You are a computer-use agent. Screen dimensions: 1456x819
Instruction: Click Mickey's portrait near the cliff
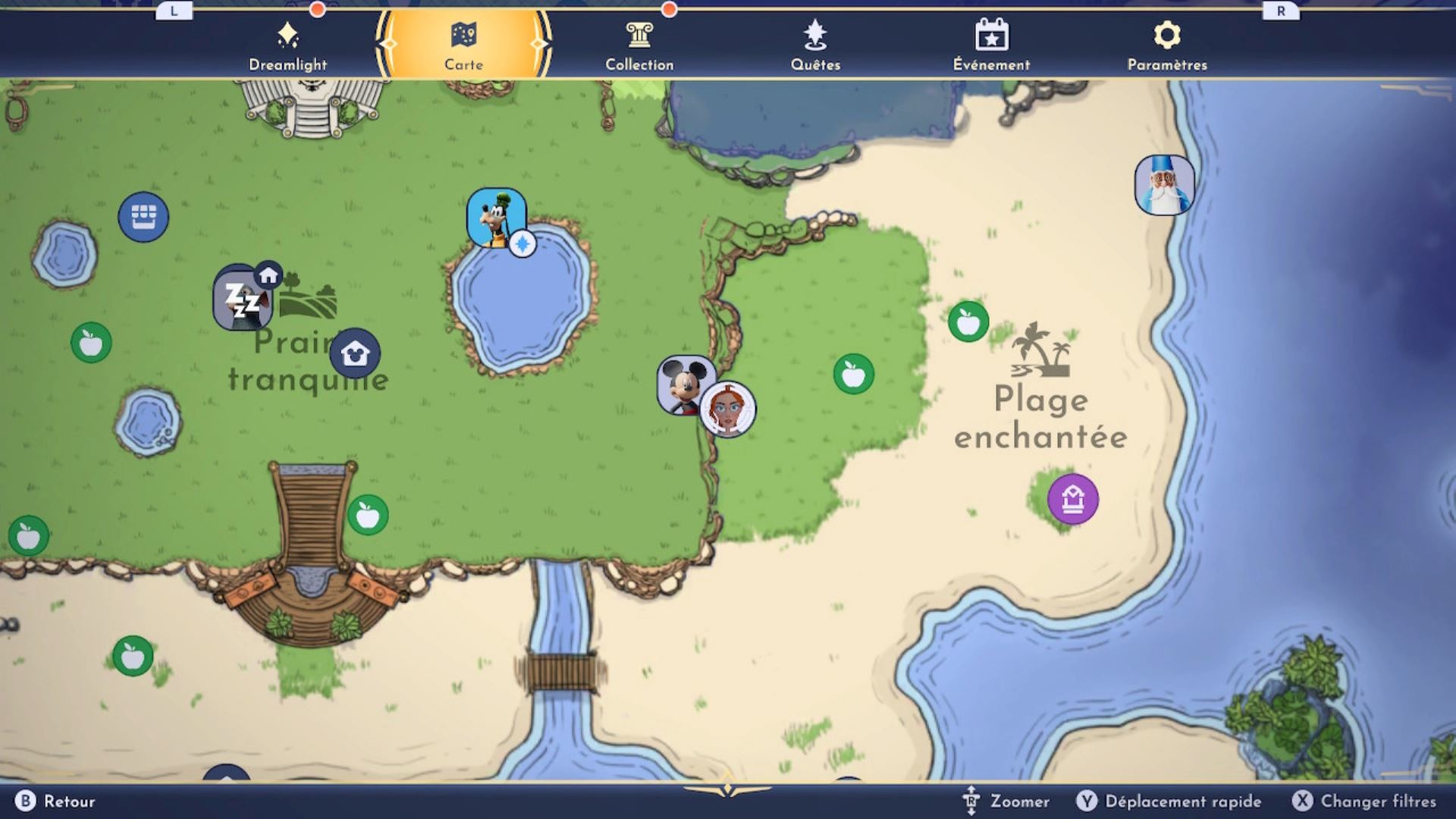685,381
